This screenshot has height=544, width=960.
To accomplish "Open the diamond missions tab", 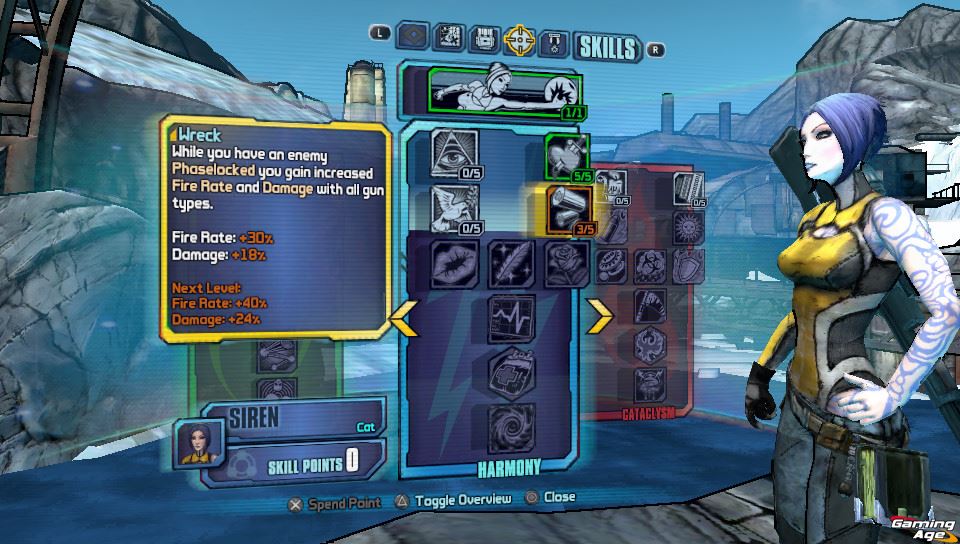I will point(413,38).
